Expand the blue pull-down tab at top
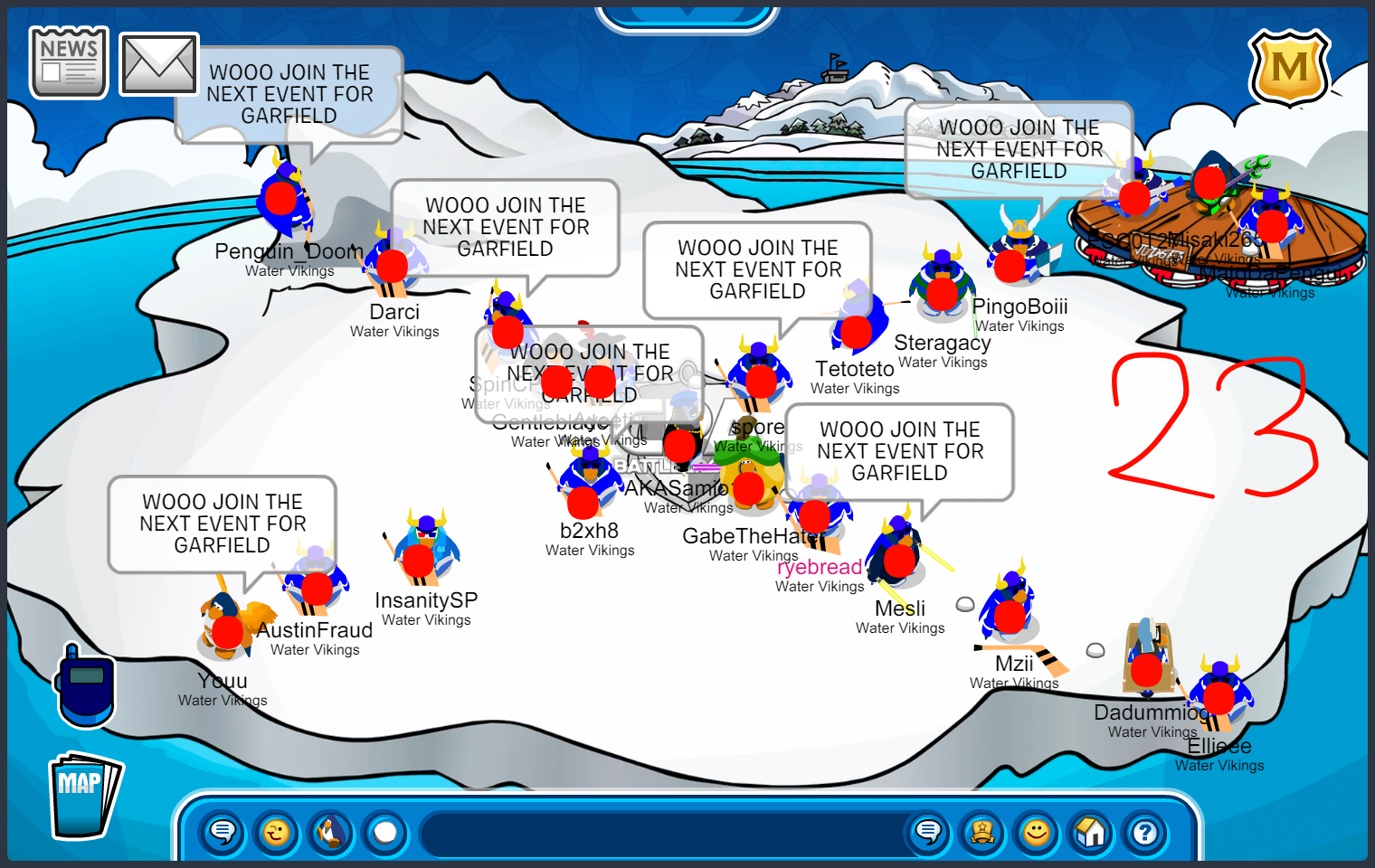 click(687, 18)
